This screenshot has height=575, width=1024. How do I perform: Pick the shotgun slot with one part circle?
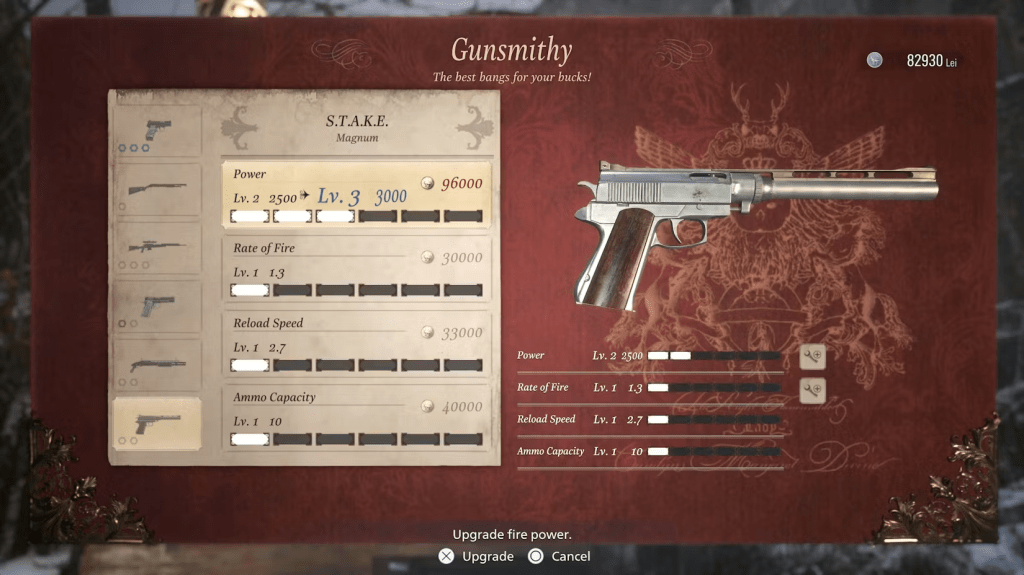(157, 190)
